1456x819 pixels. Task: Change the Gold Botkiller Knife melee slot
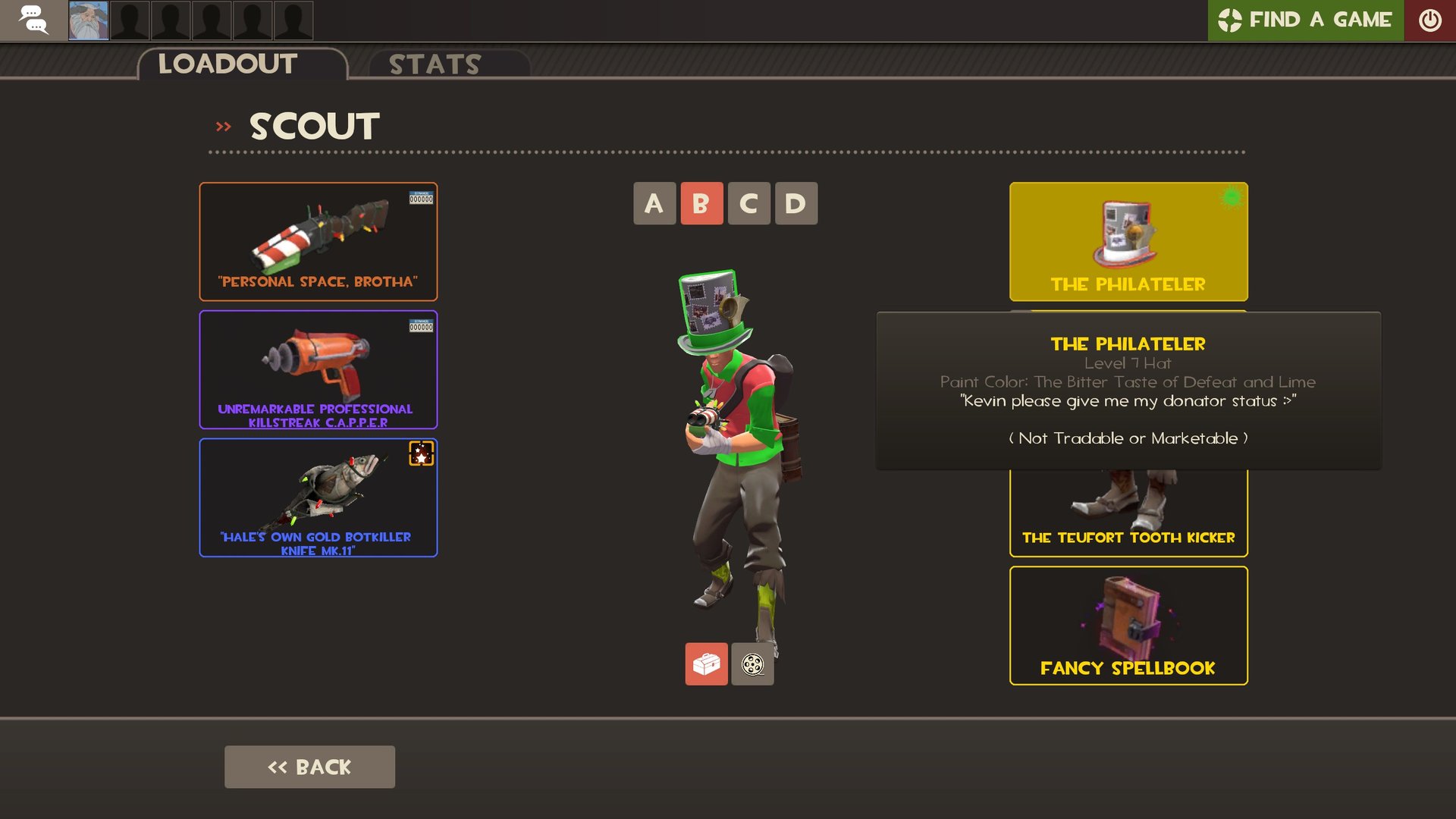click(x=318, y=497)
